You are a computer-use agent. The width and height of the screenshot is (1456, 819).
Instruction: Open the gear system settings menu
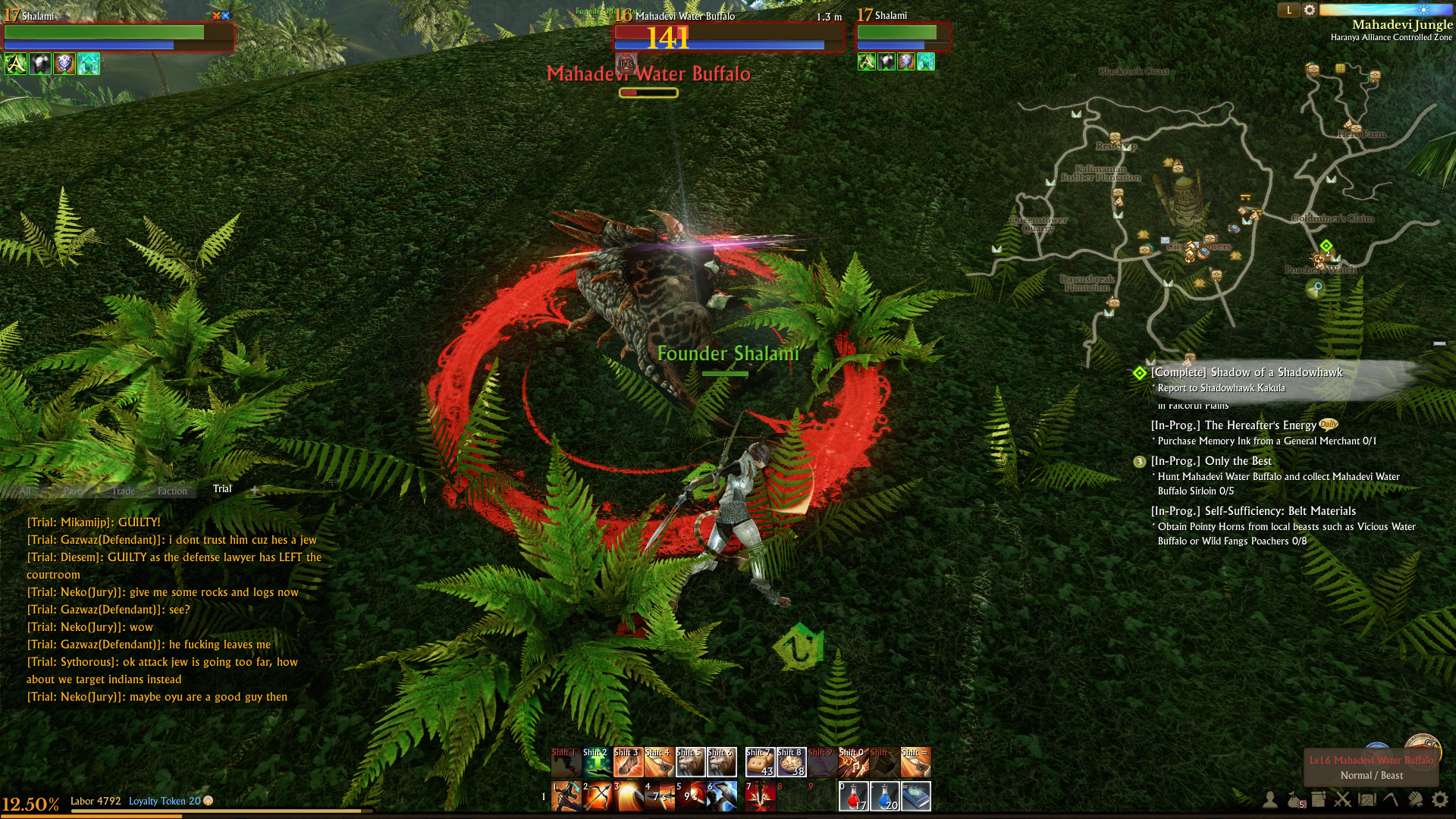click(1439, 799)
